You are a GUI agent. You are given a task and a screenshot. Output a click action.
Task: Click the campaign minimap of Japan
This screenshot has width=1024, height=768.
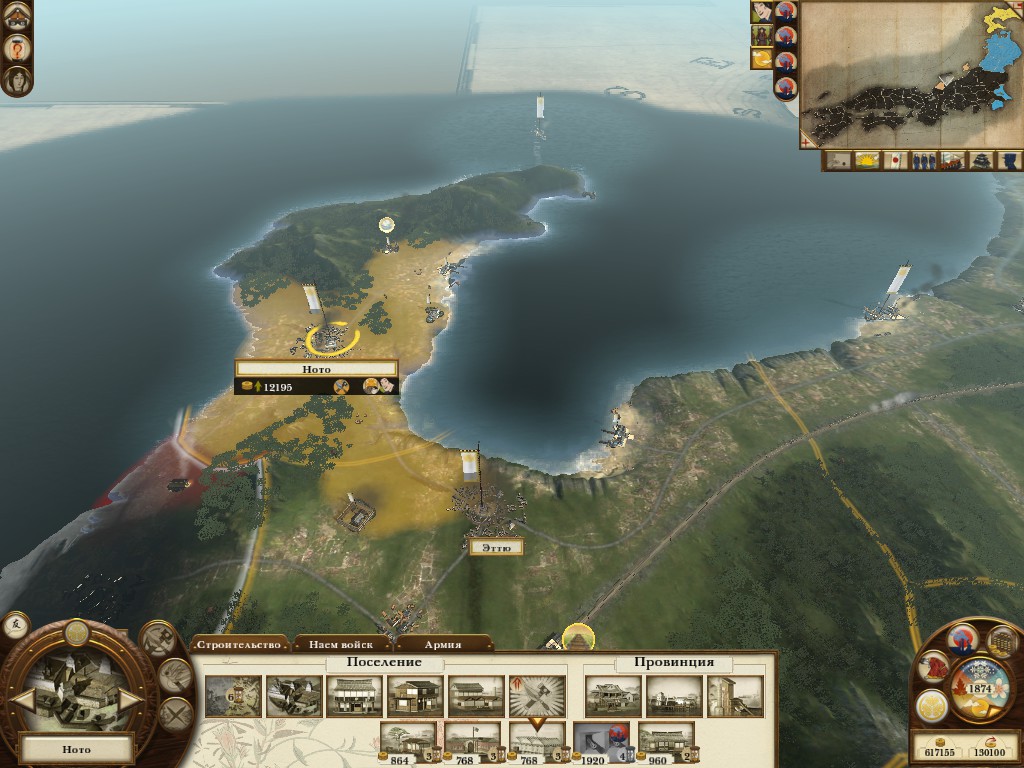[910, 75]
